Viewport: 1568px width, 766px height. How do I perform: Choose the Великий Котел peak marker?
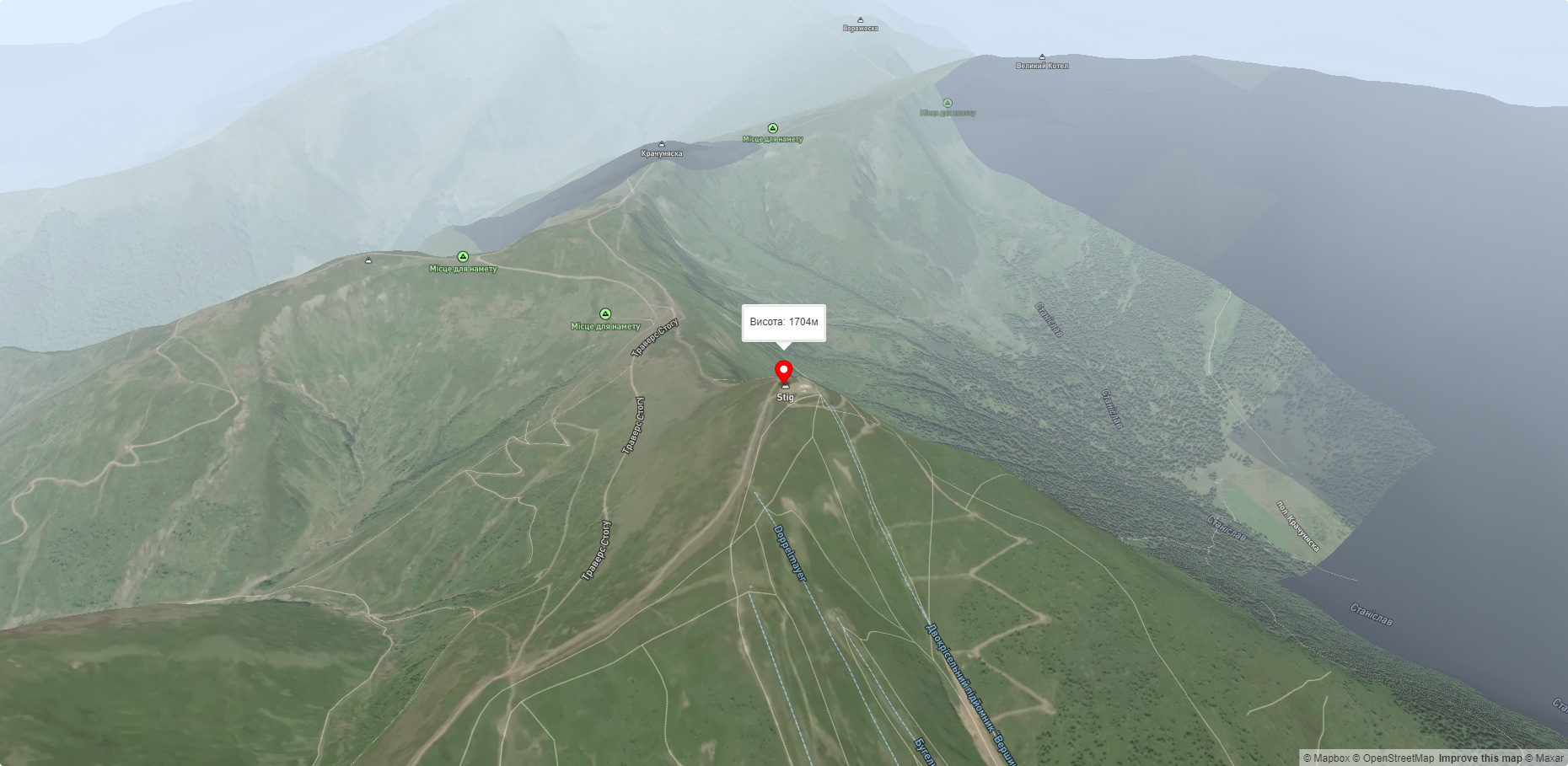[1042, 57]
